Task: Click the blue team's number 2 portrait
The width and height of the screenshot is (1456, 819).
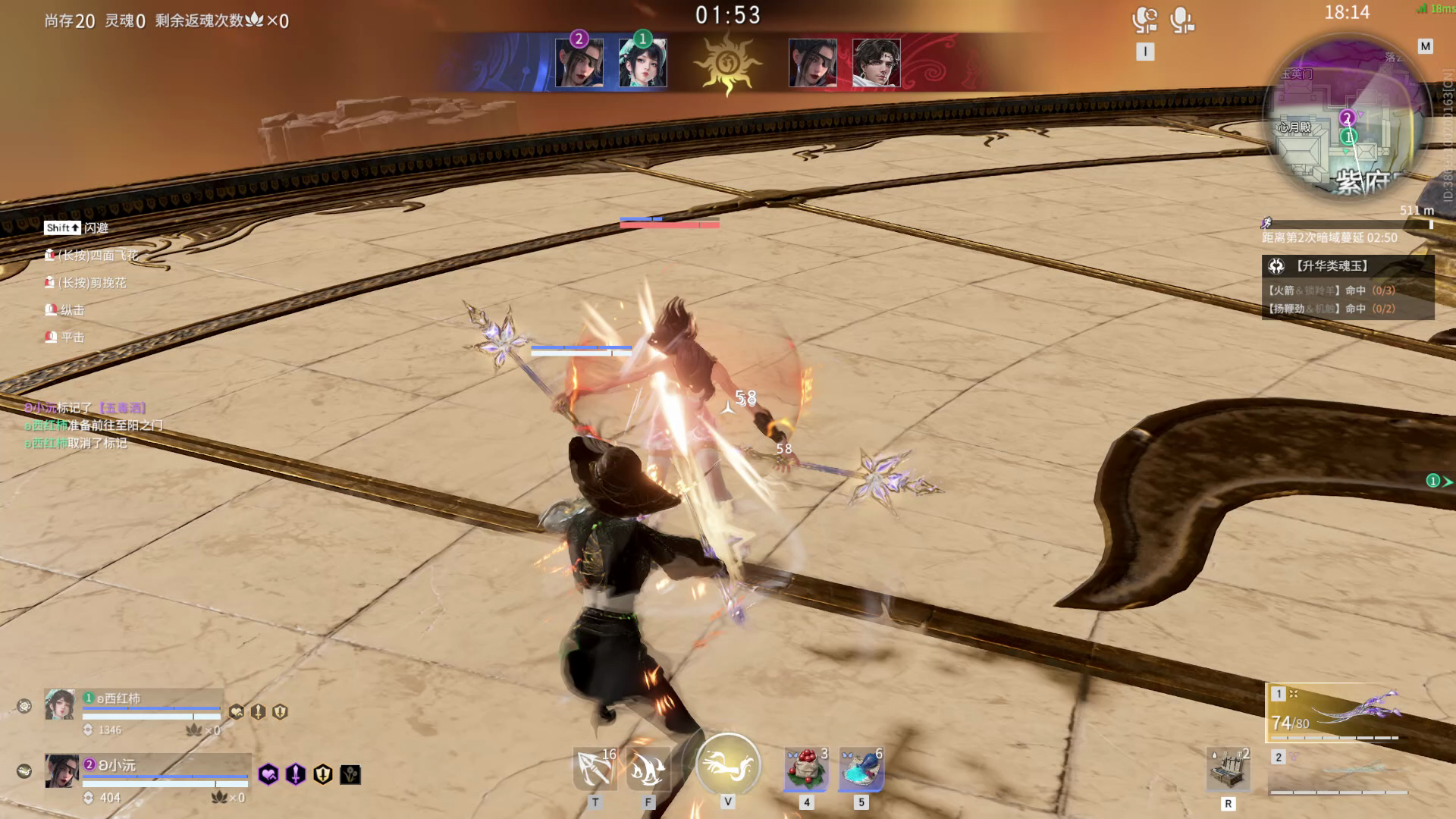Action: 579,63
